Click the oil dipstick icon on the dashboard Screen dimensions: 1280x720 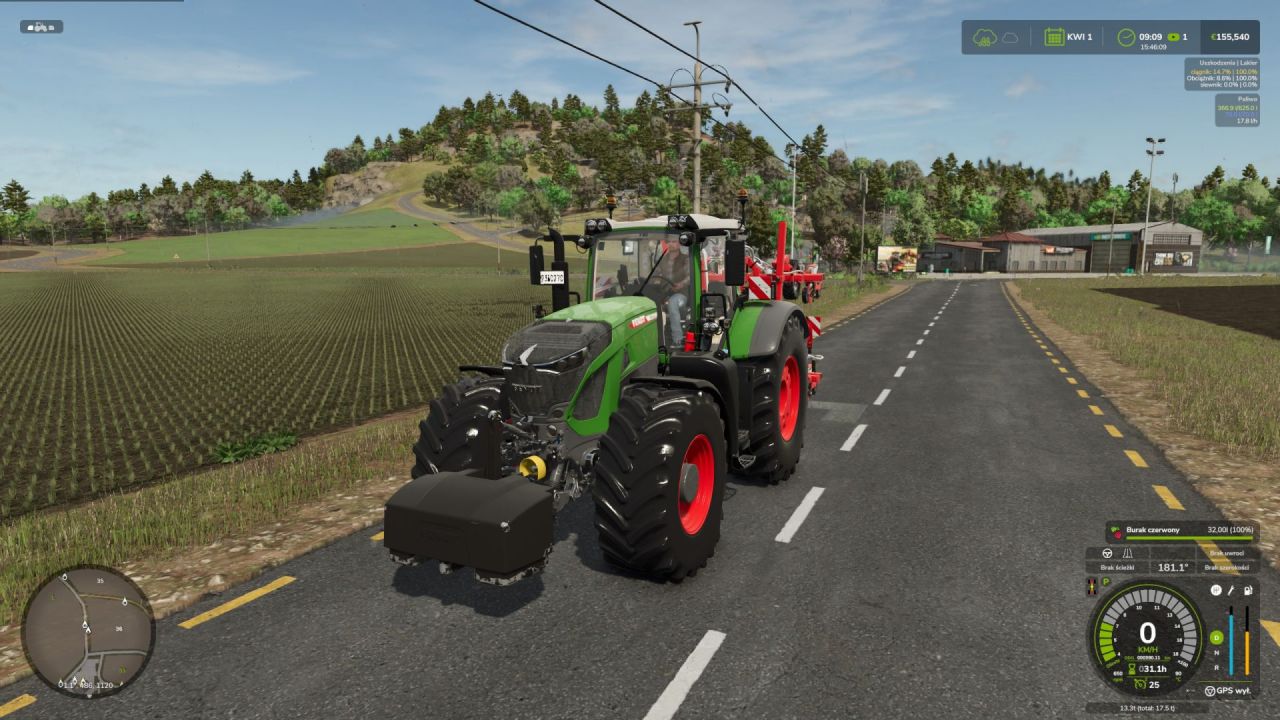coord(1231,590)
